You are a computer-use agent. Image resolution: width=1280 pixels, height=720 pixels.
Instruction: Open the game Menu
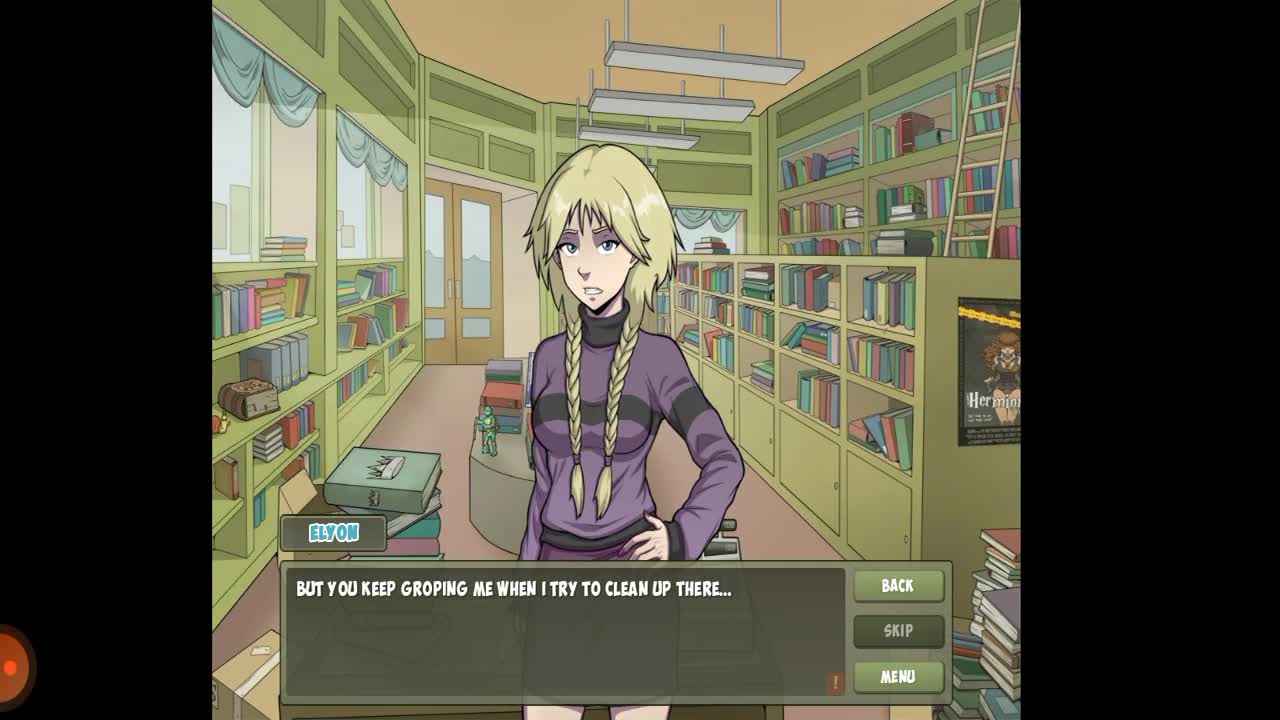pos(898,677)
